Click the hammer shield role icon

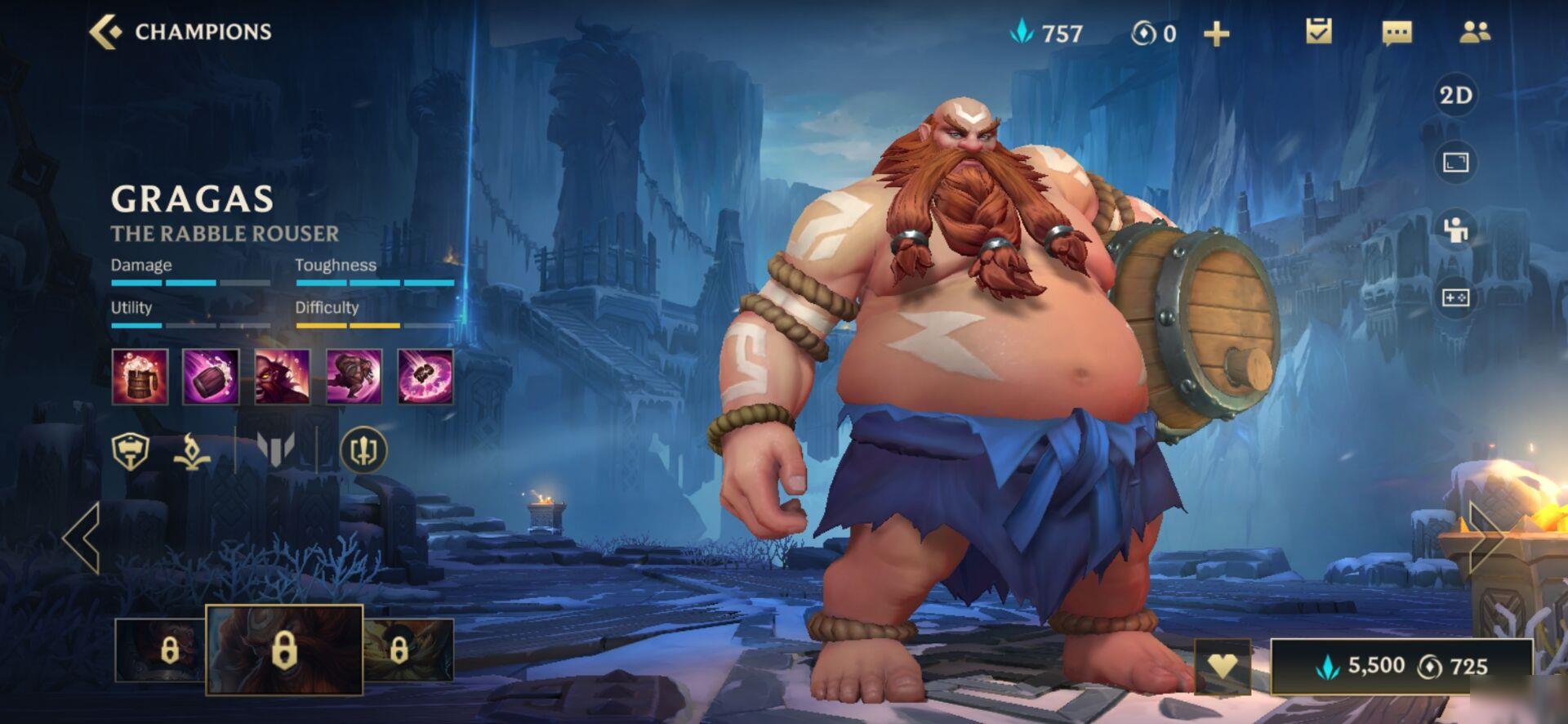[x=131, y=449]
